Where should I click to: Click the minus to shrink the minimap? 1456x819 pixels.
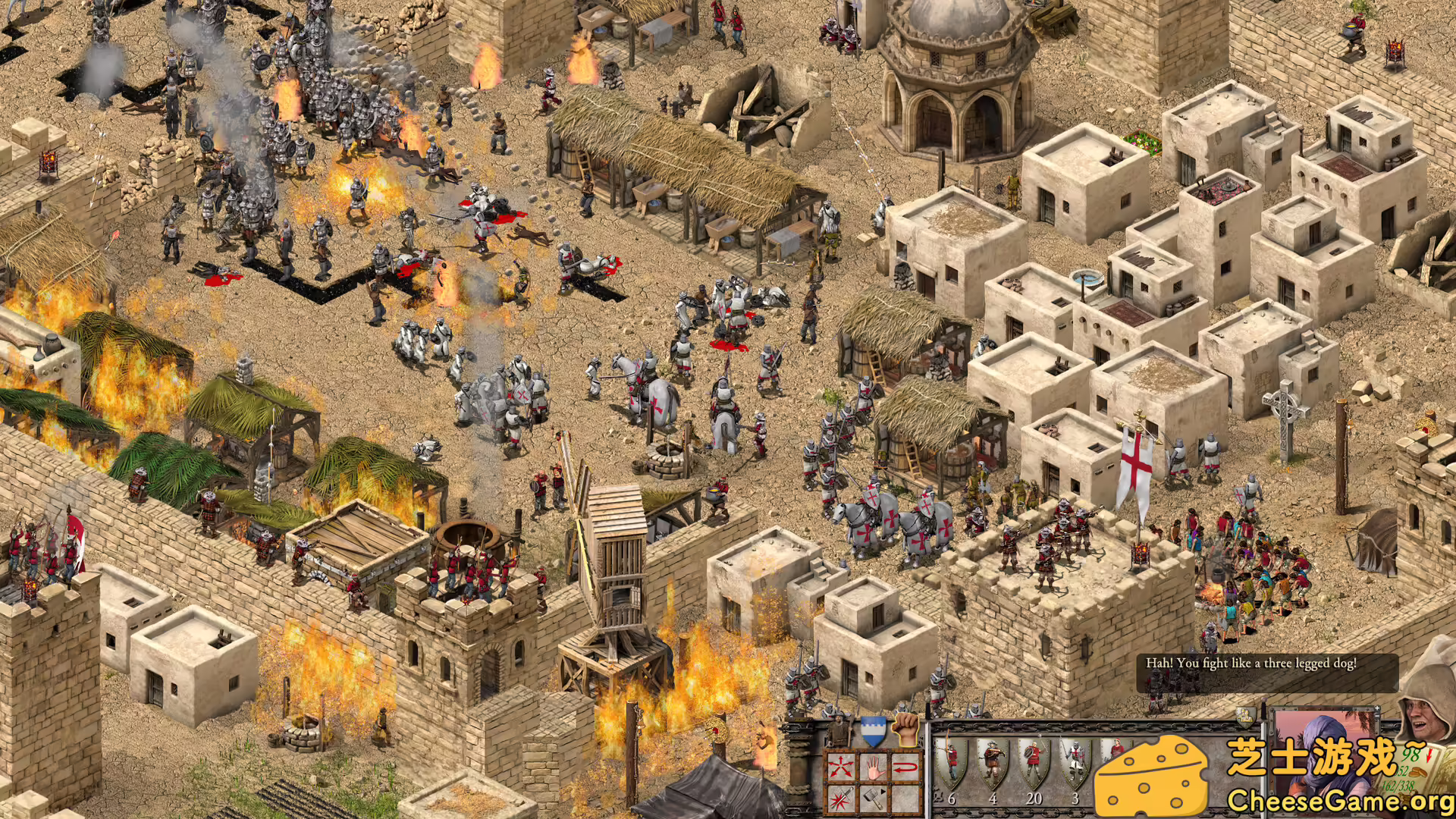coord(1377,716)
